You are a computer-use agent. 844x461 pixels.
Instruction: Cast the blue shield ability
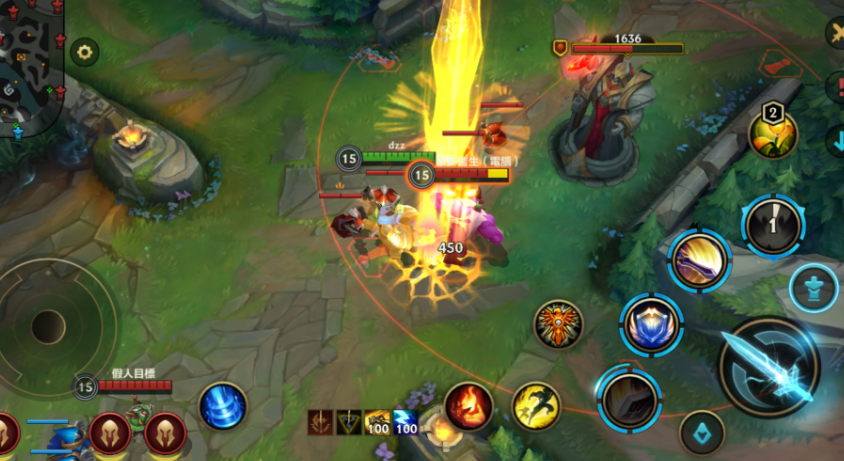(651, 324)
